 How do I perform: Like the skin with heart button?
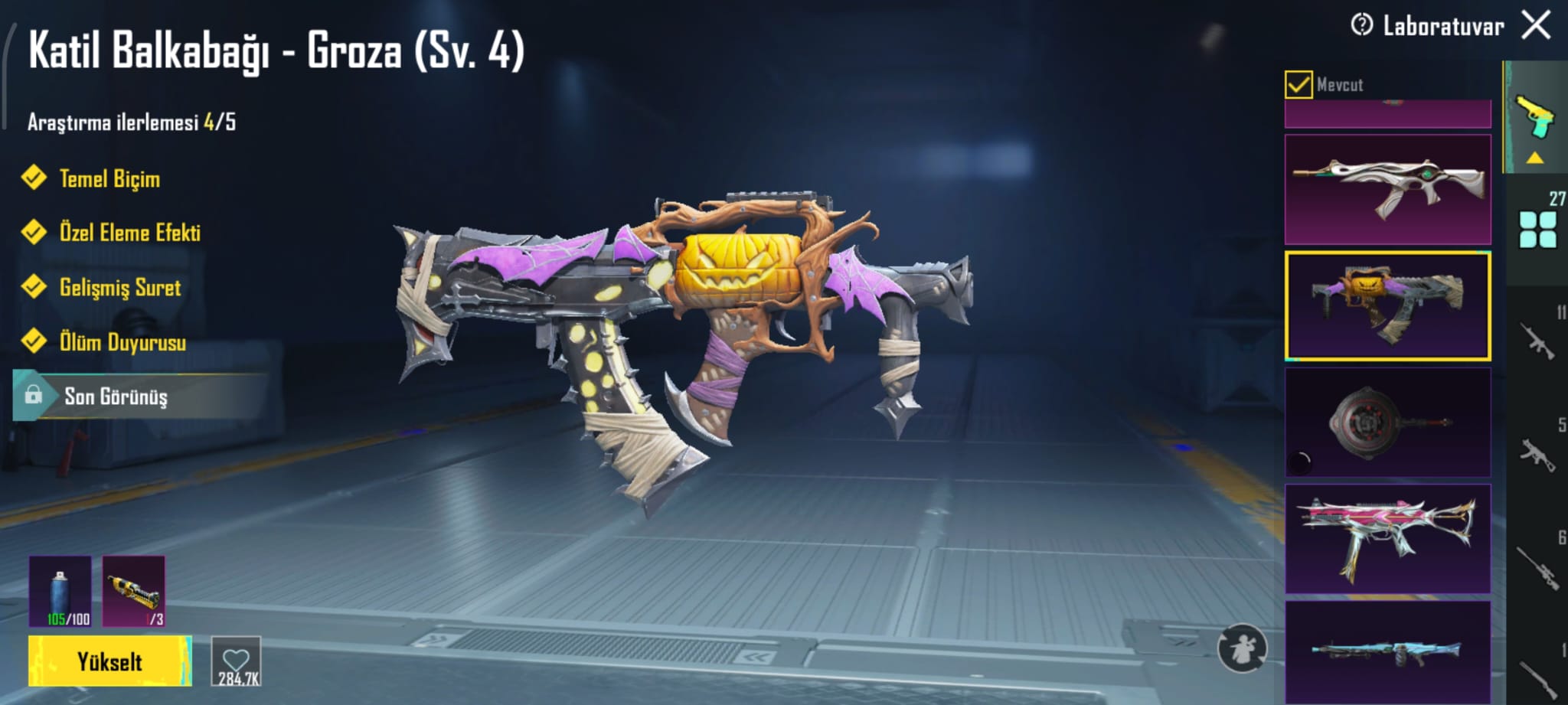[x=236, y=661]
